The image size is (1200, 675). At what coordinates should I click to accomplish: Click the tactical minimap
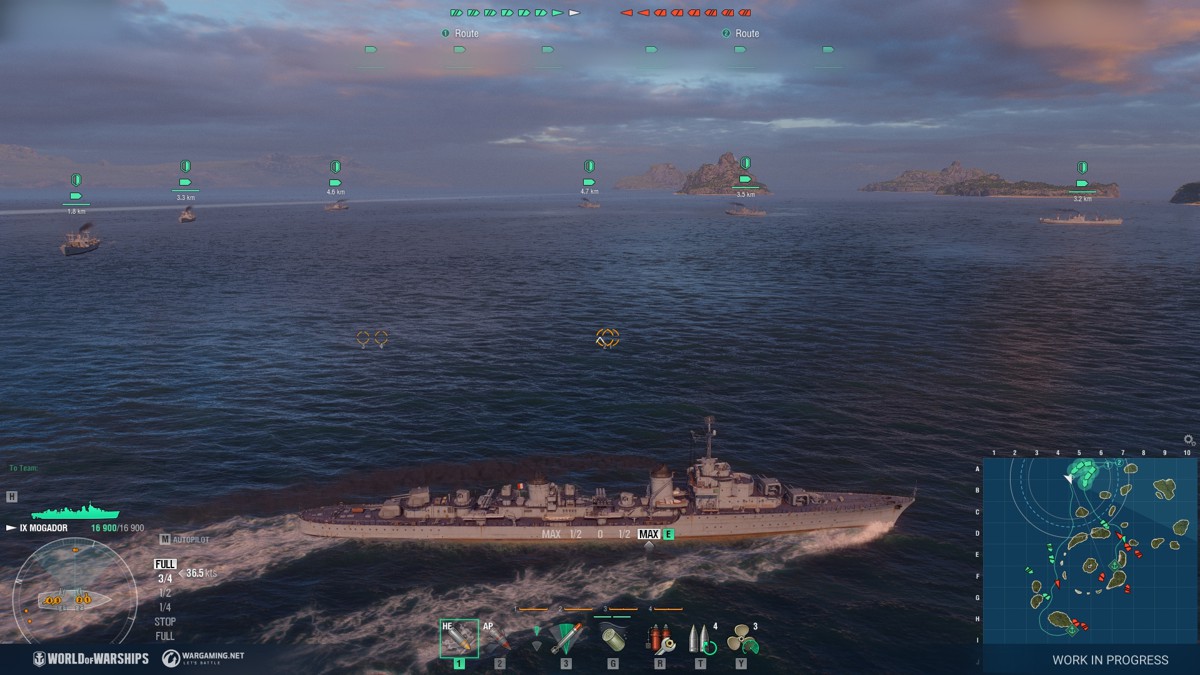pos(1089,550)
